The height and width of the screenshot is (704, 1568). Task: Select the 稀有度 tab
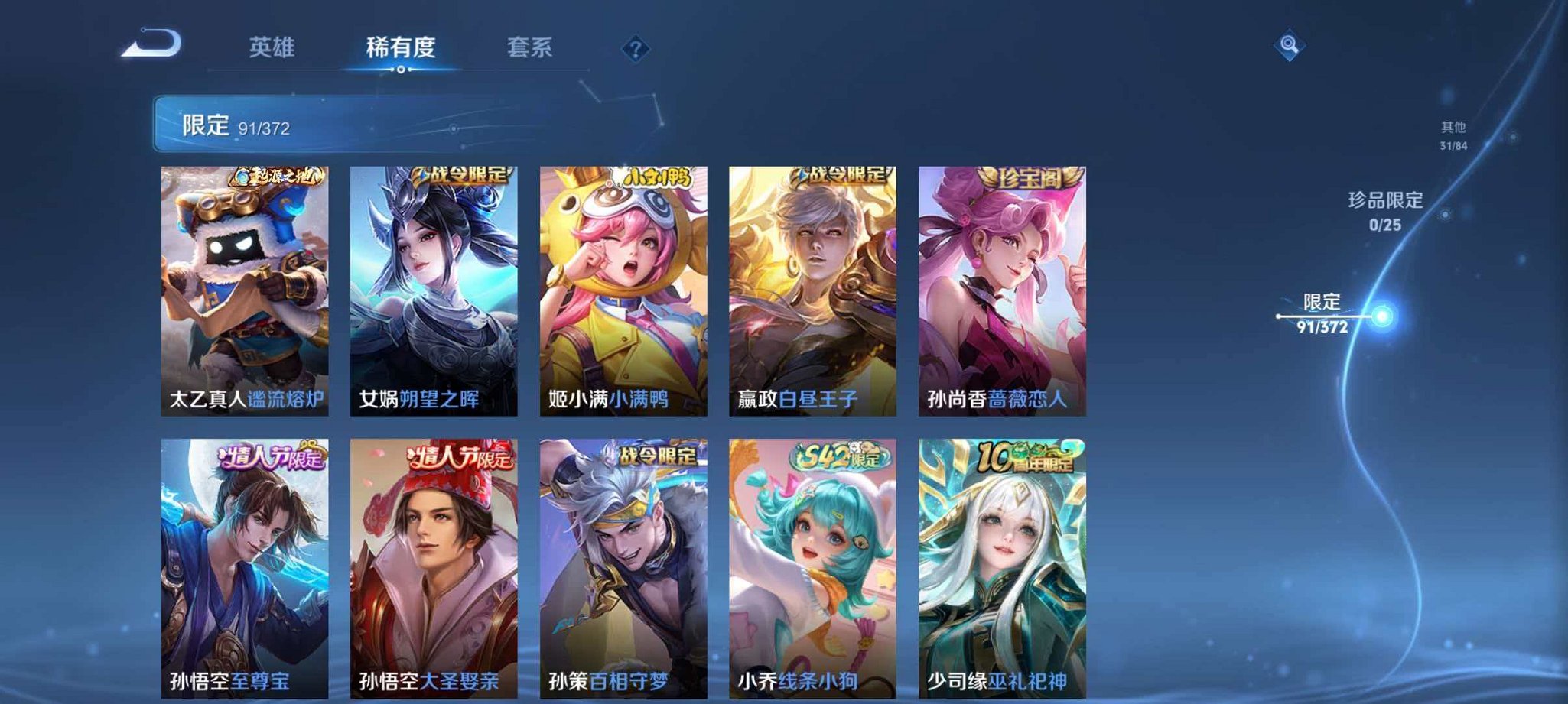[401, 47]
